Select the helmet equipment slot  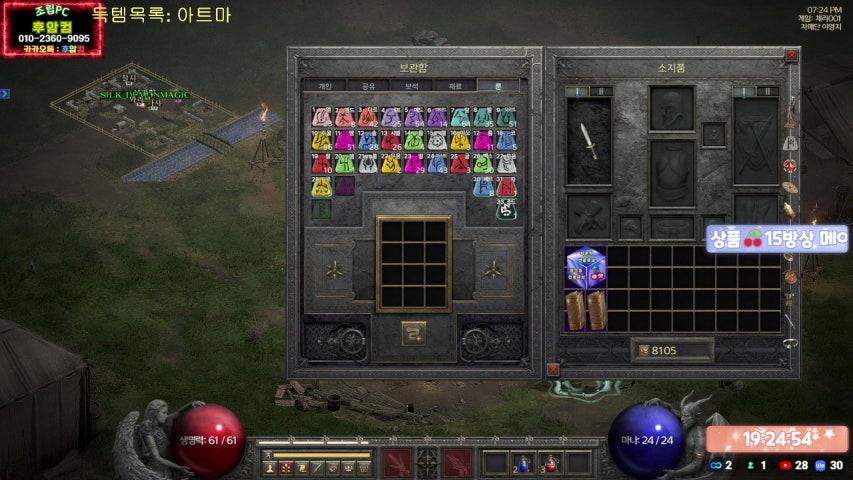point(671,109)
